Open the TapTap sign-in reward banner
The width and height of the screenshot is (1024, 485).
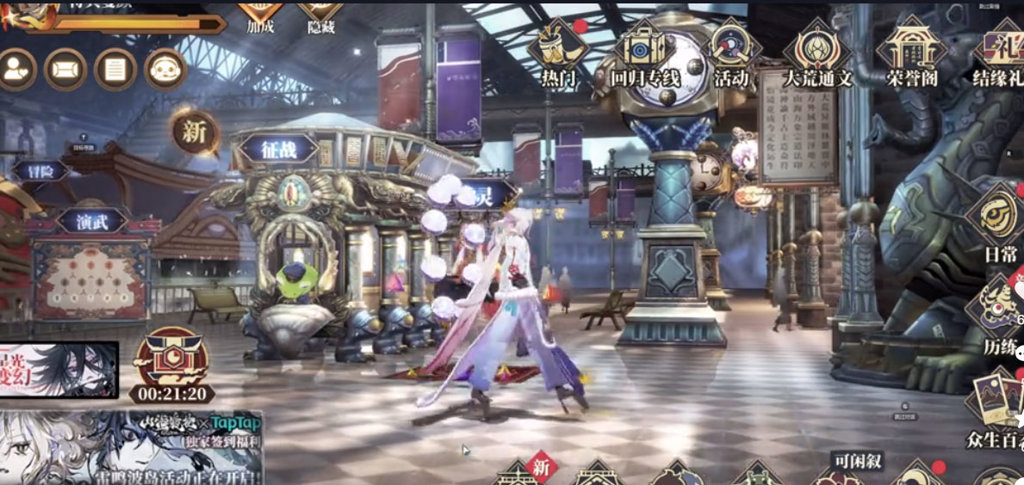pos(131,446)
